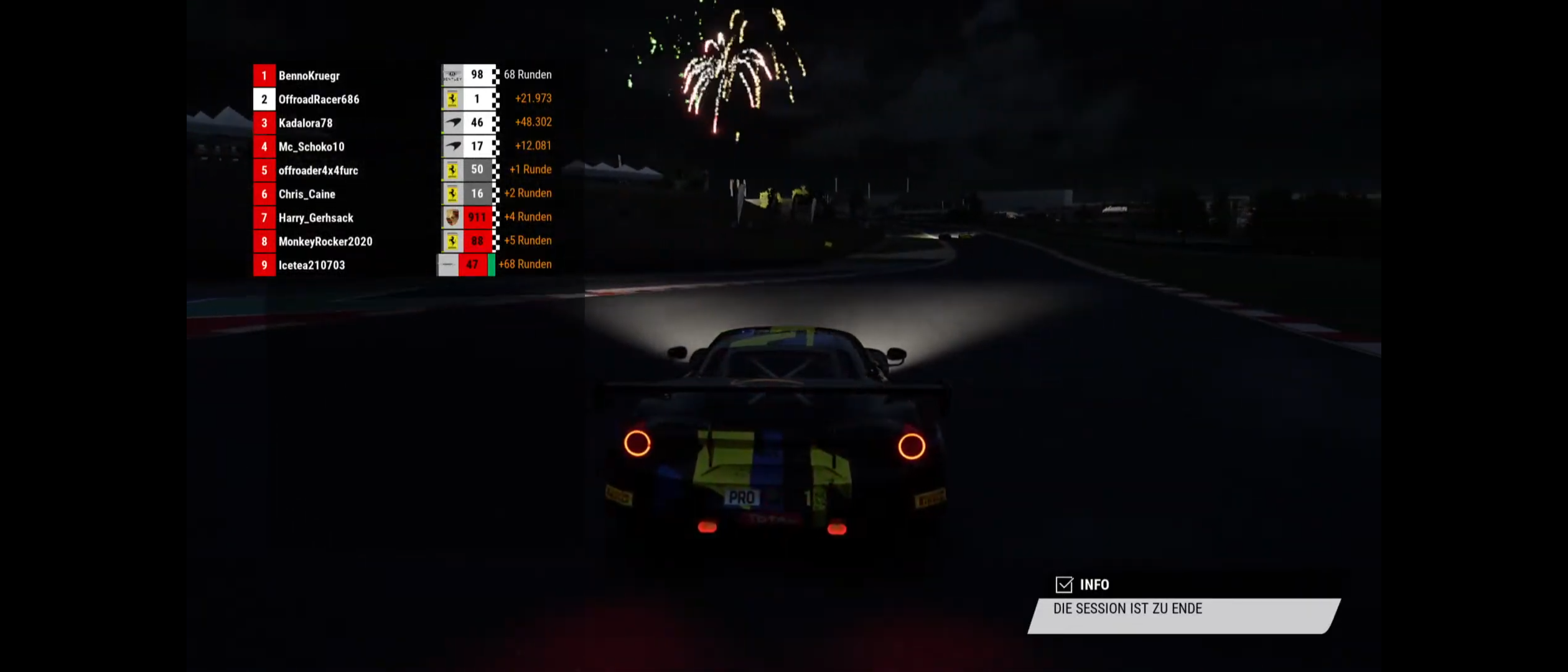
Task: Click MonkeyRocker2020's leaderboard entry
Action: click(x=325, y=241)
